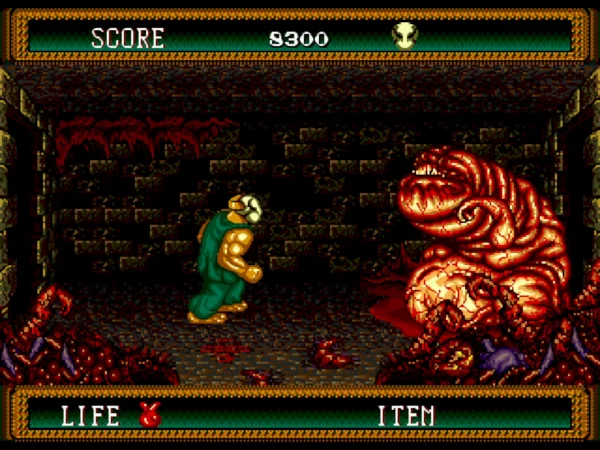Select the red heart life icon
The height and width of the screenshot is (450, 600).
click(x=151, y=415)
